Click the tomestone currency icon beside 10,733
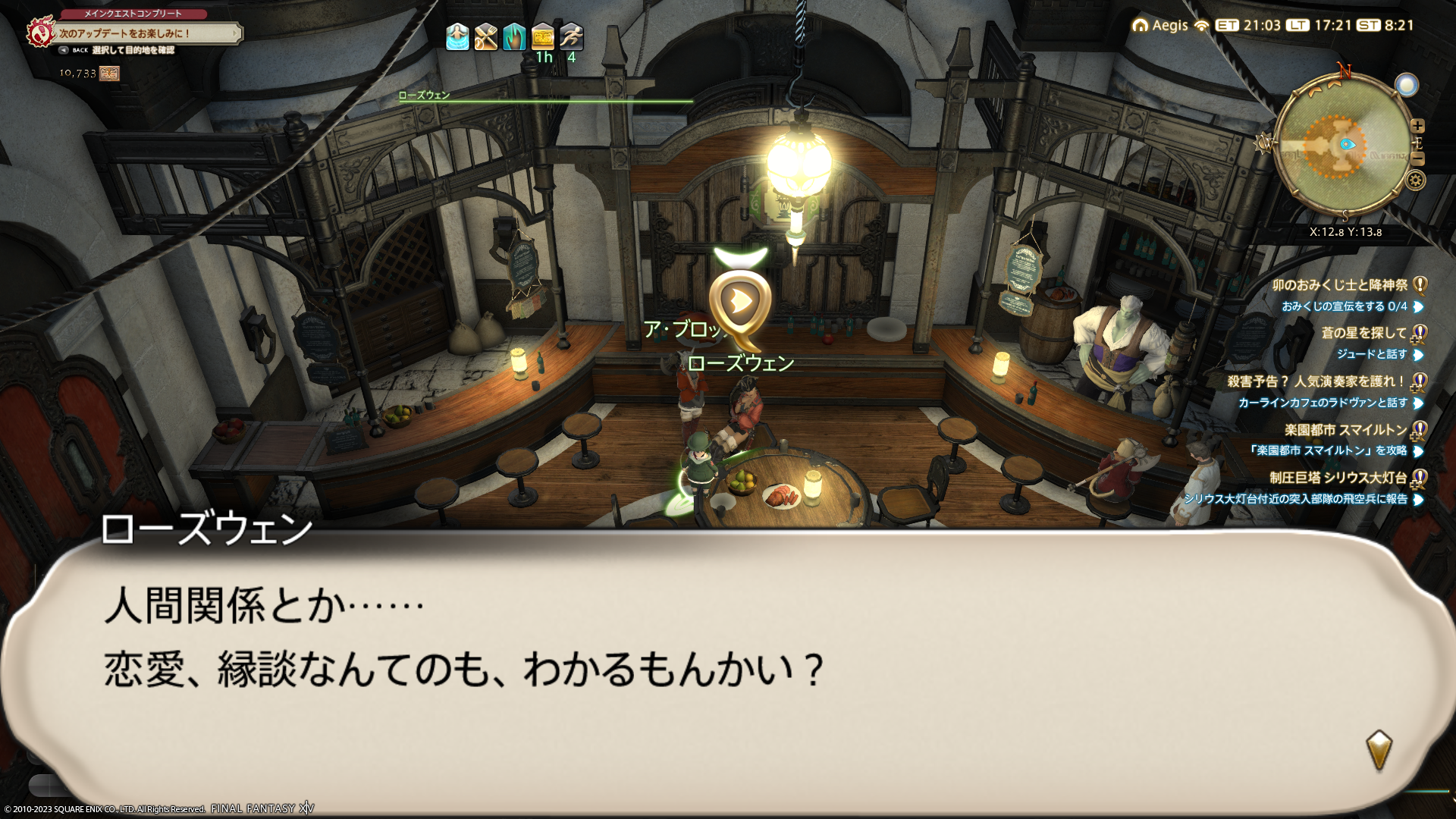This screenshot has height=819, width=1456. pos(109,74)
